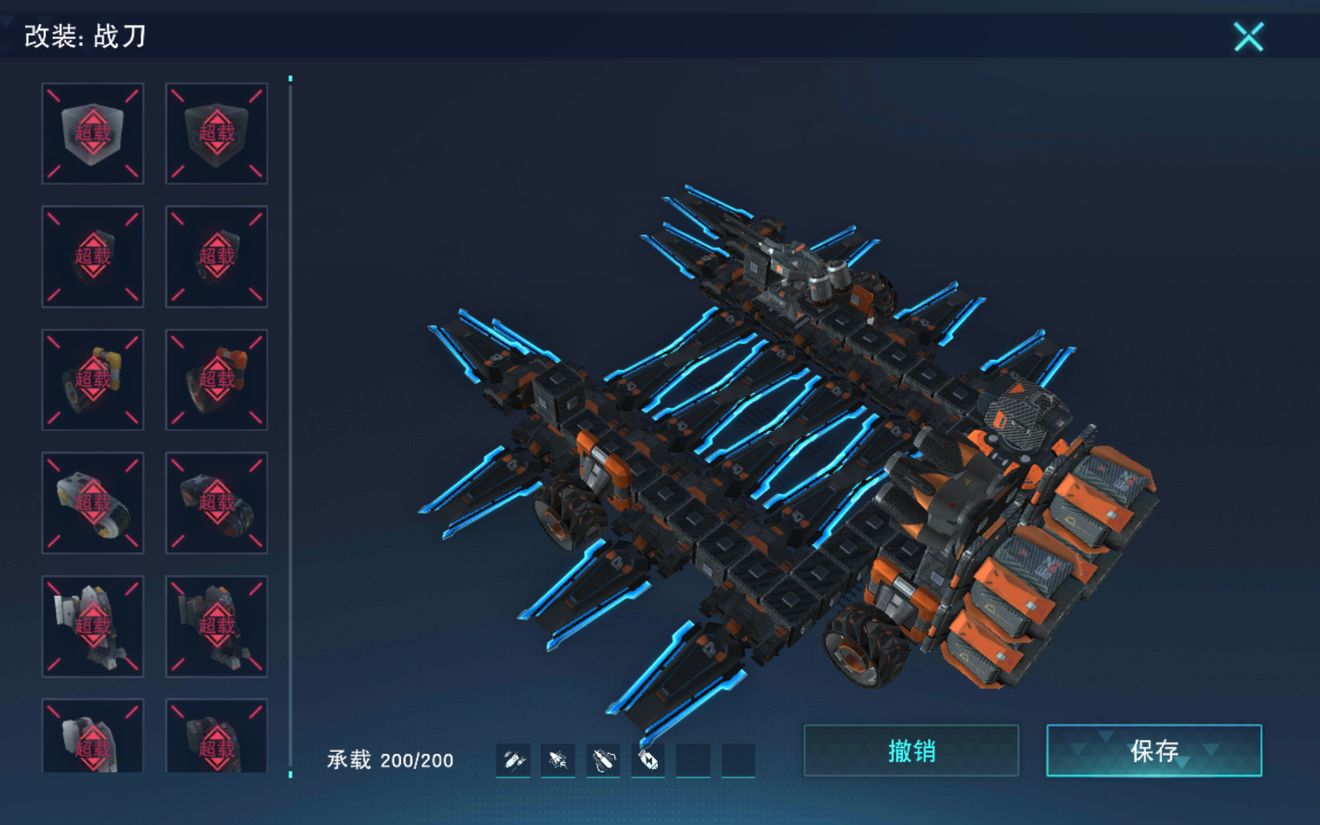Pick the dark cylindrical thruster part
Screen dimensions: 1320x825
click(x=216, y=503)
